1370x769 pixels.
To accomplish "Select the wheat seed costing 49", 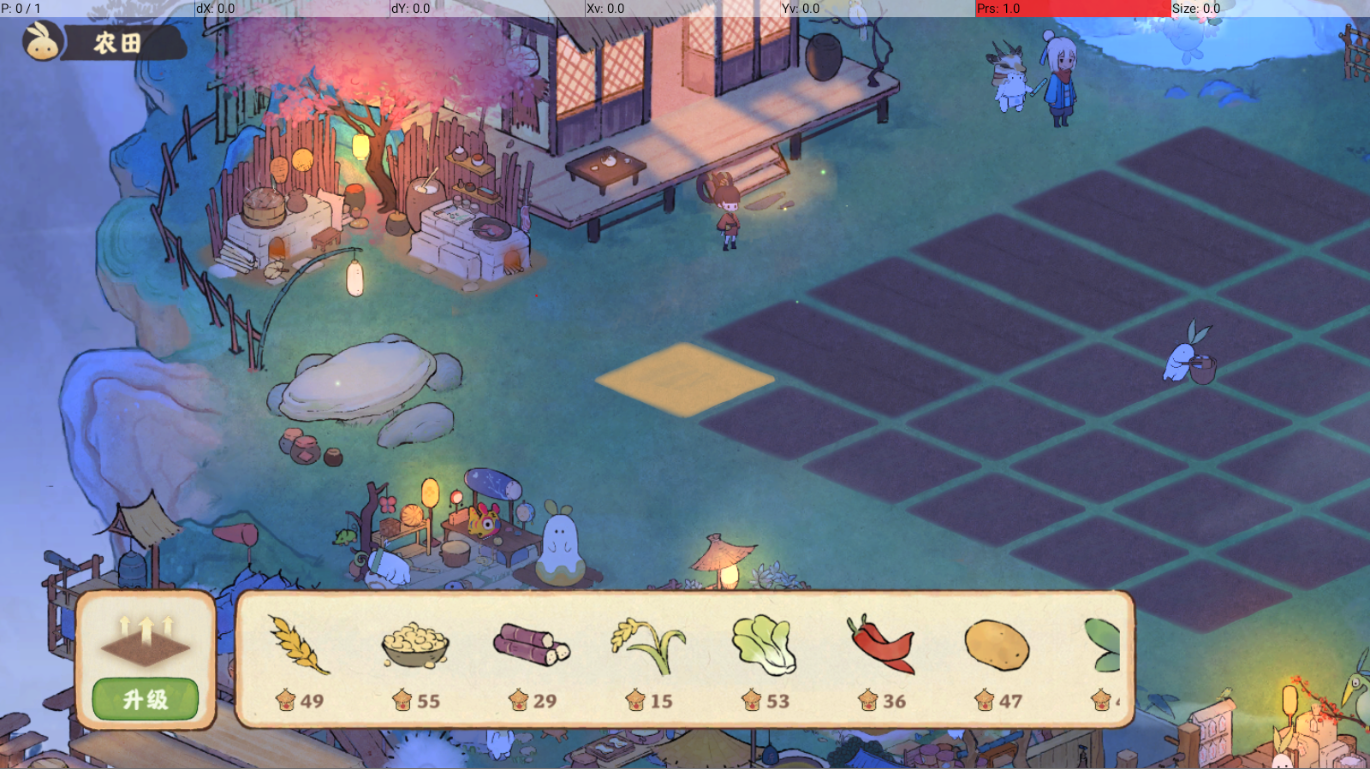I will (x=298, y=645).
